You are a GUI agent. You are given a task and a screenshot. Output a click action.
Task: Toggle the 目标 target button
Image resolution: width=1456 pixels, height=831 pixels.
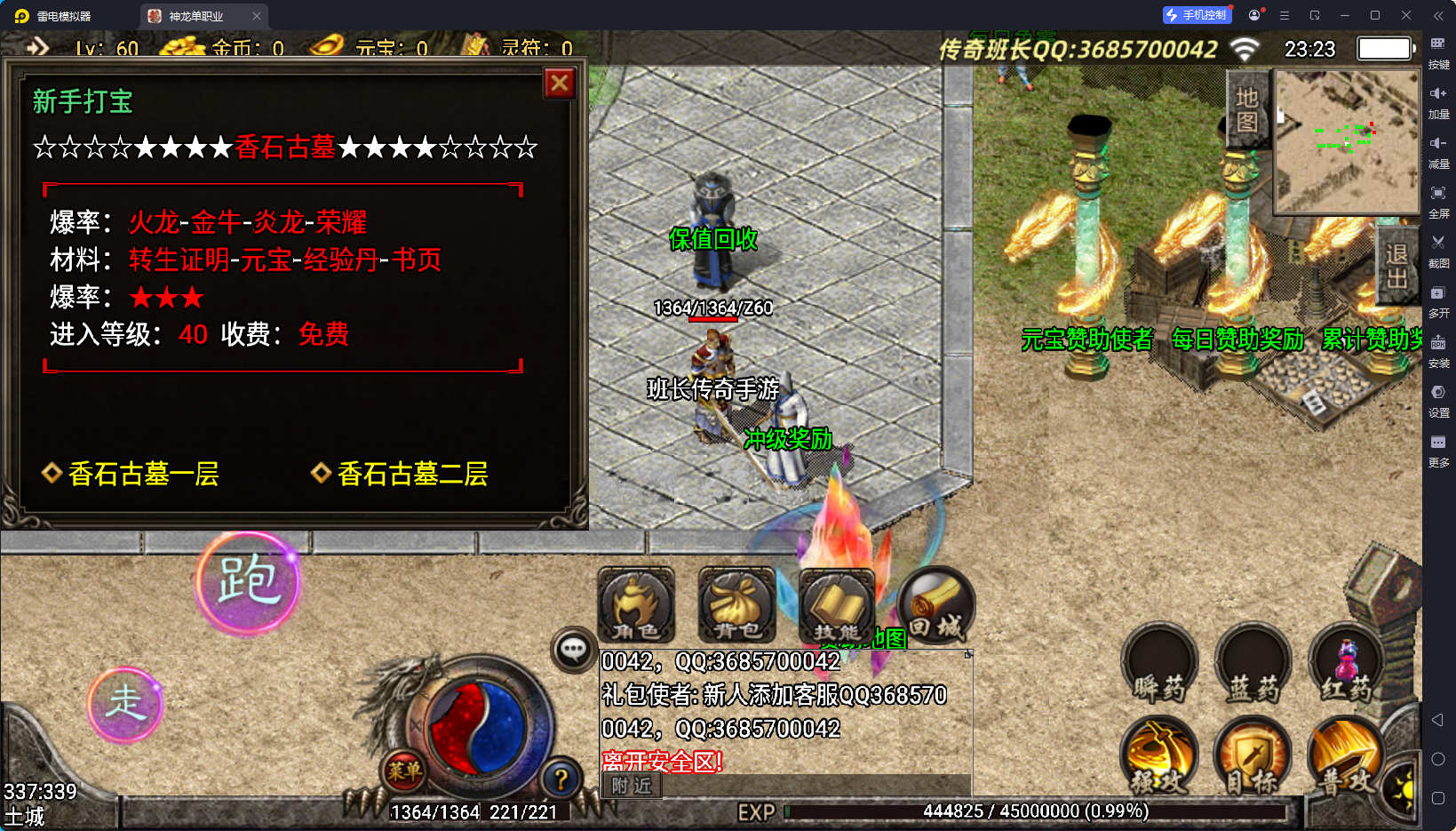pos(1253,757)
